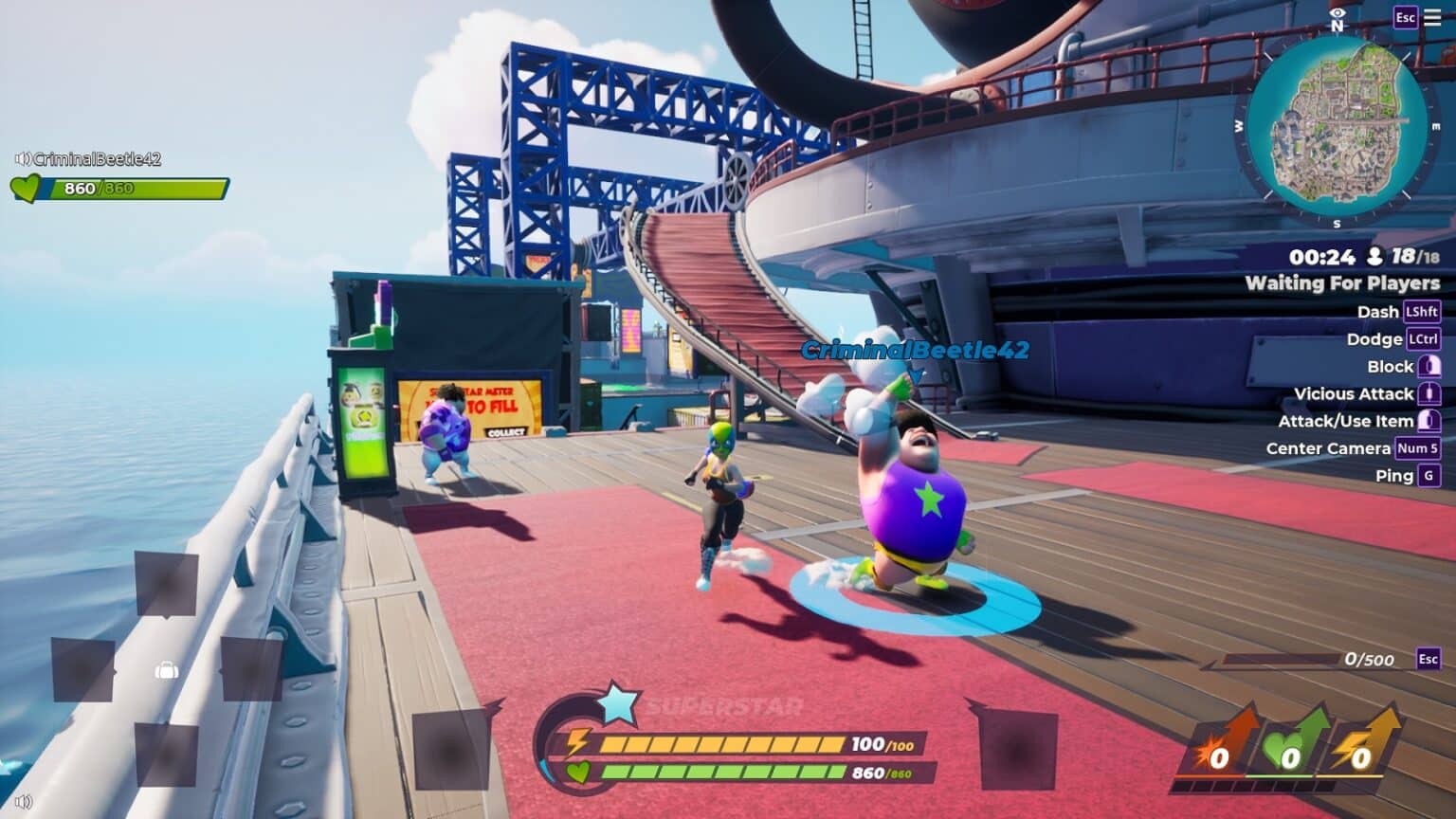Viewport: 1456px width, 819px height.
Task: Click the speaker icon in the bottom corner
Action: [24, 802]
